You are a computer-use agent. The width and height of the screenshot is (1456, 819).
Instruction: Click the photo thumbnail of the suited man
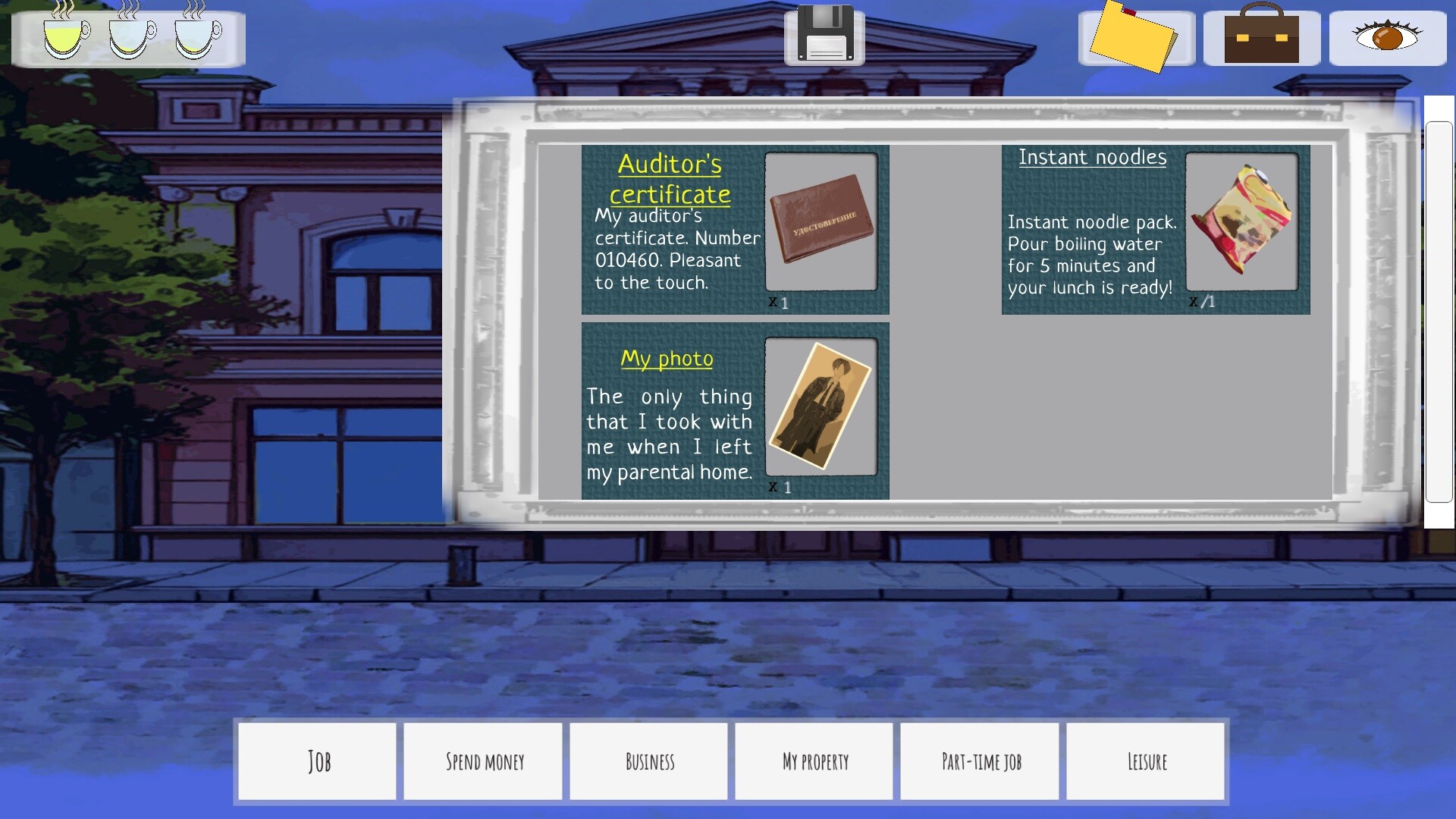point(821,408)
